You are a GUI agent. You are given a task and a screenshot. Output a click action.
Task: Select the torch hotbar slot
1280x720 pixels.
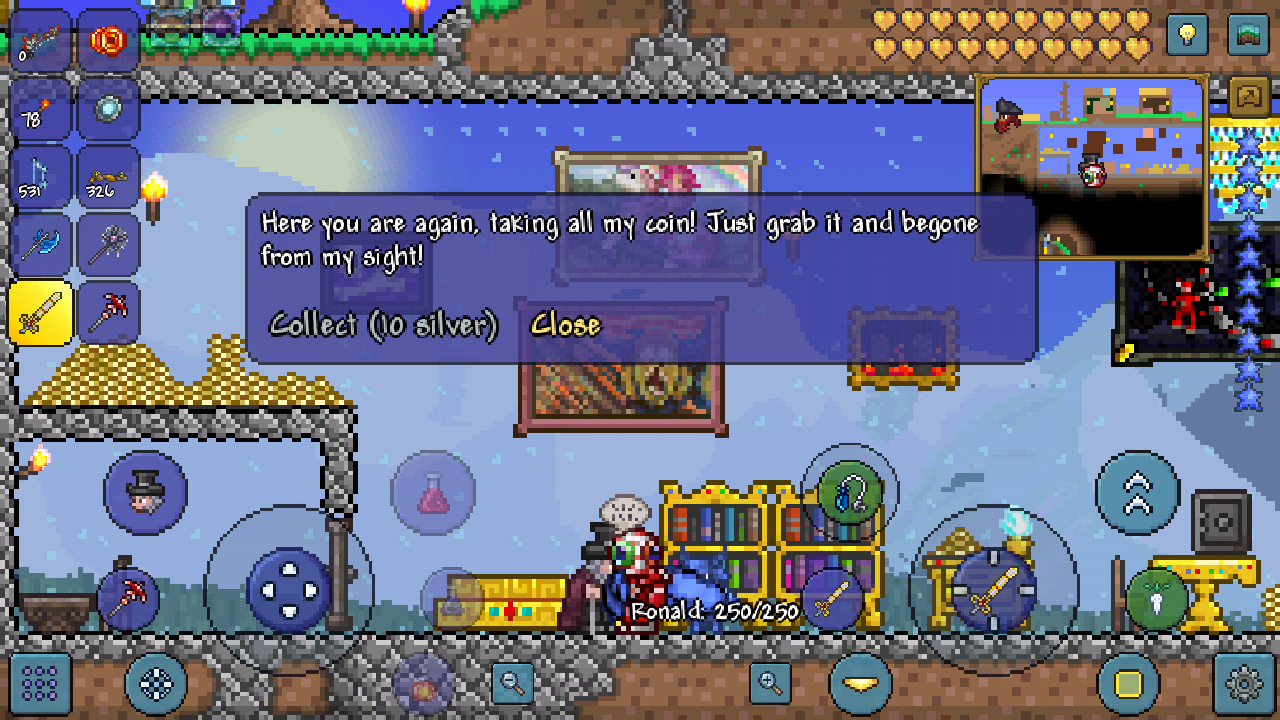(40, 110)
